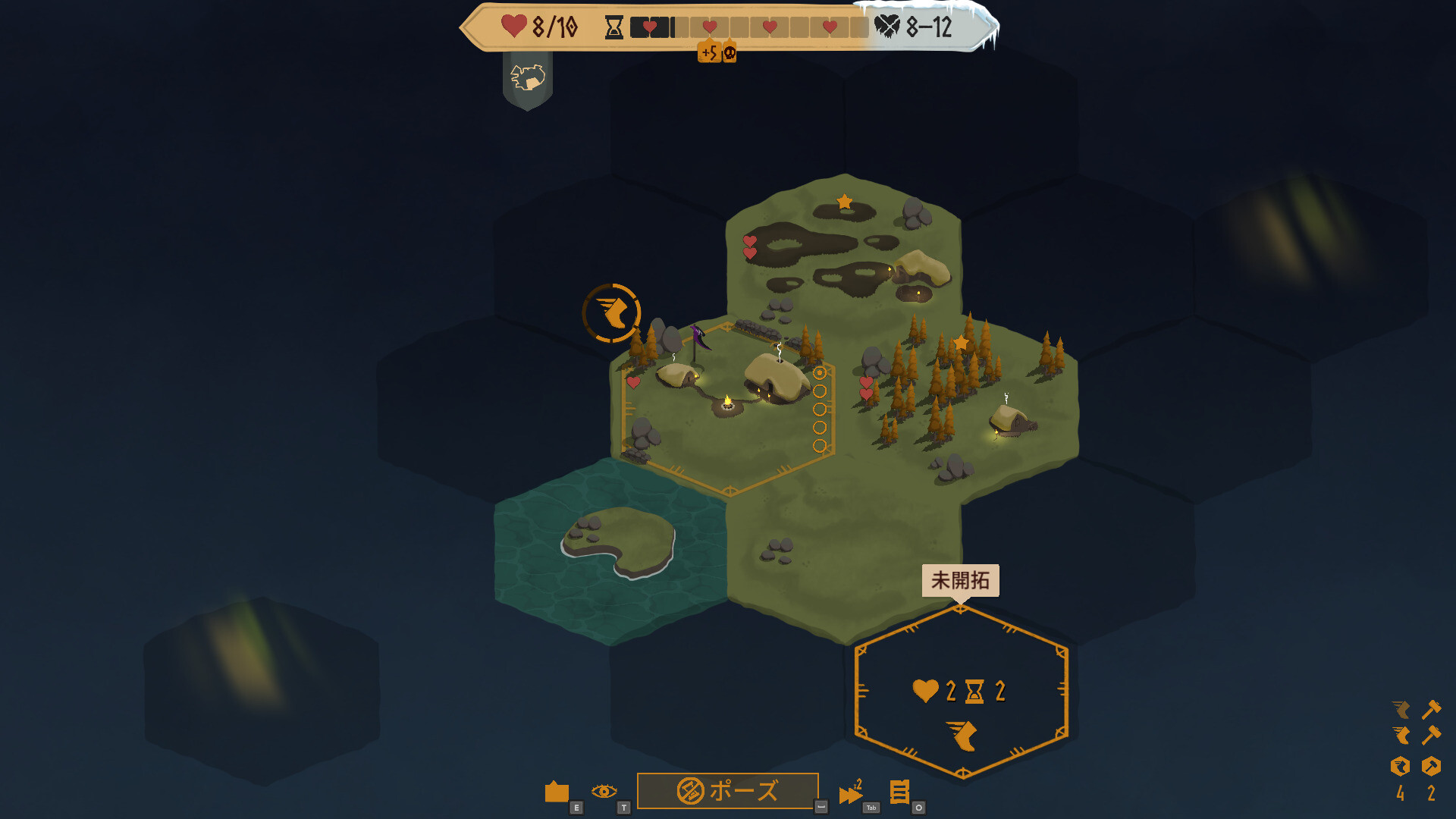
Task: Click the circular explore progress boot marker
Action: point(611,312)
